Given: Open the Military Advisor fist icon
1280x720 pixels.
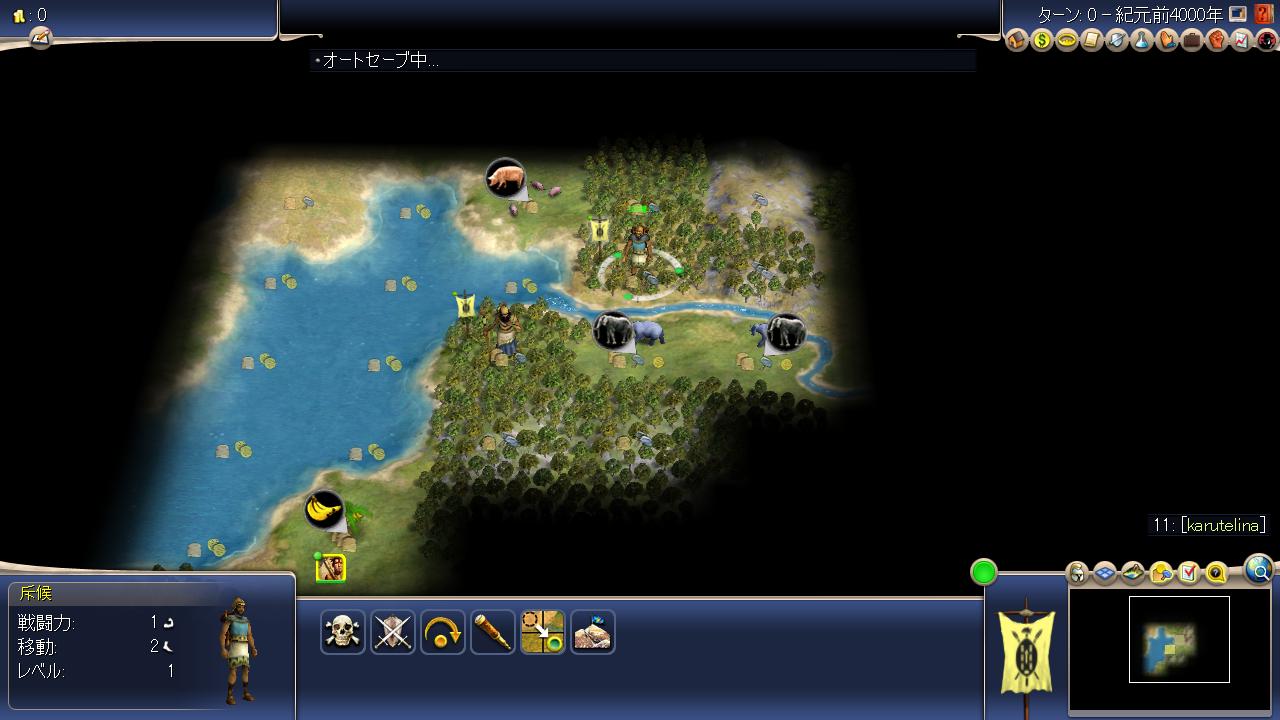Looking at the screenshot, I should 1217,41.
